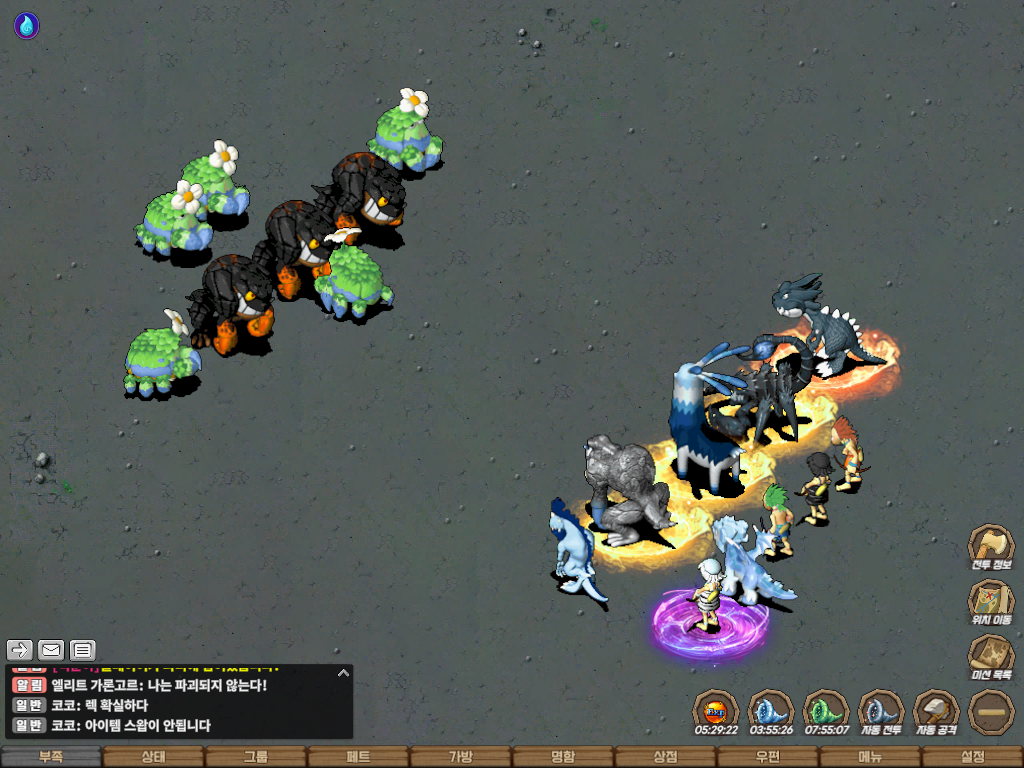The height and width of the screenshot is (768, 1024).
Task: Open 위치 이동 location travel map icon
Action: [991, 600]
